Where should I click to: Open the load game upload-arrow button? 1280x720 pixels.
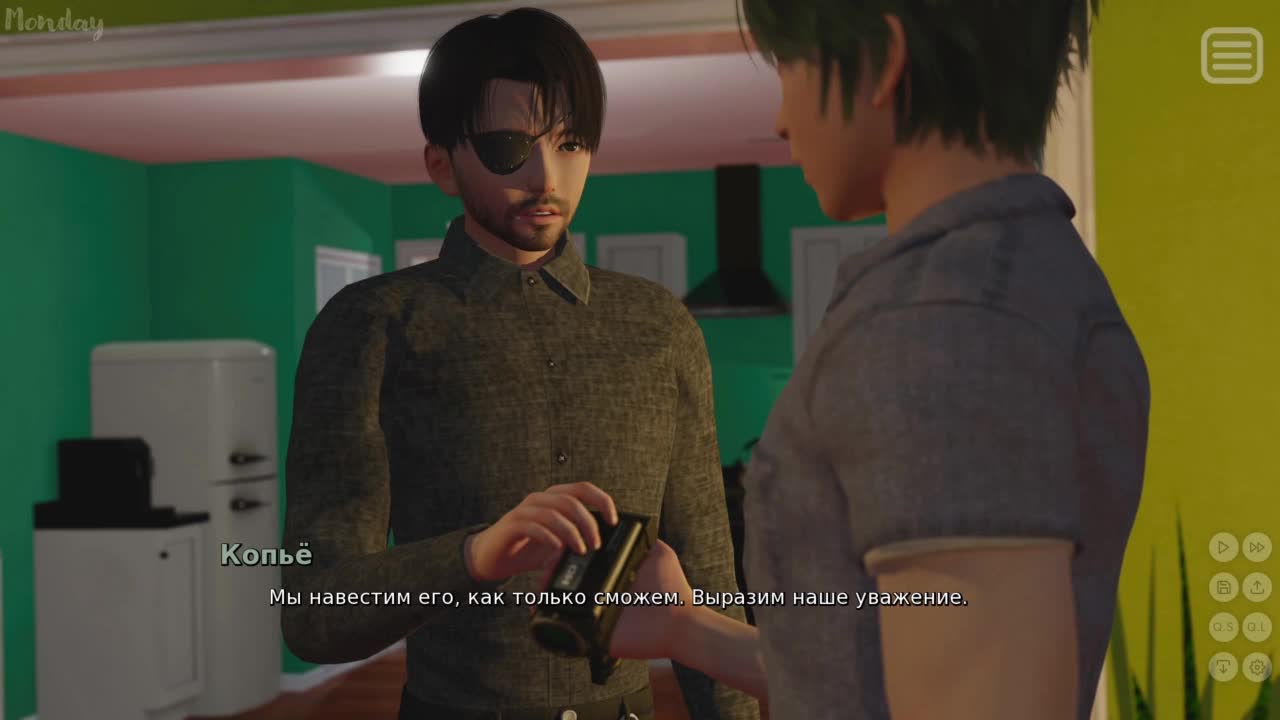[1257, 587]
